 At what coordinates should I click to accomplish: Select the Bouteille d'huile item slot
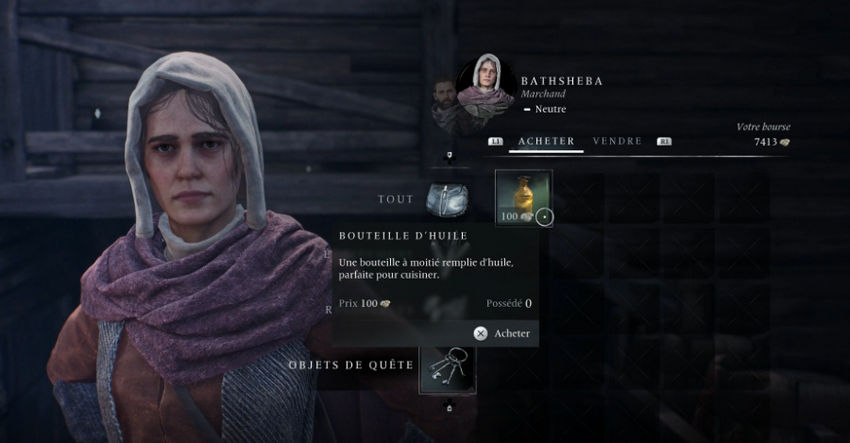coord(524,197)
